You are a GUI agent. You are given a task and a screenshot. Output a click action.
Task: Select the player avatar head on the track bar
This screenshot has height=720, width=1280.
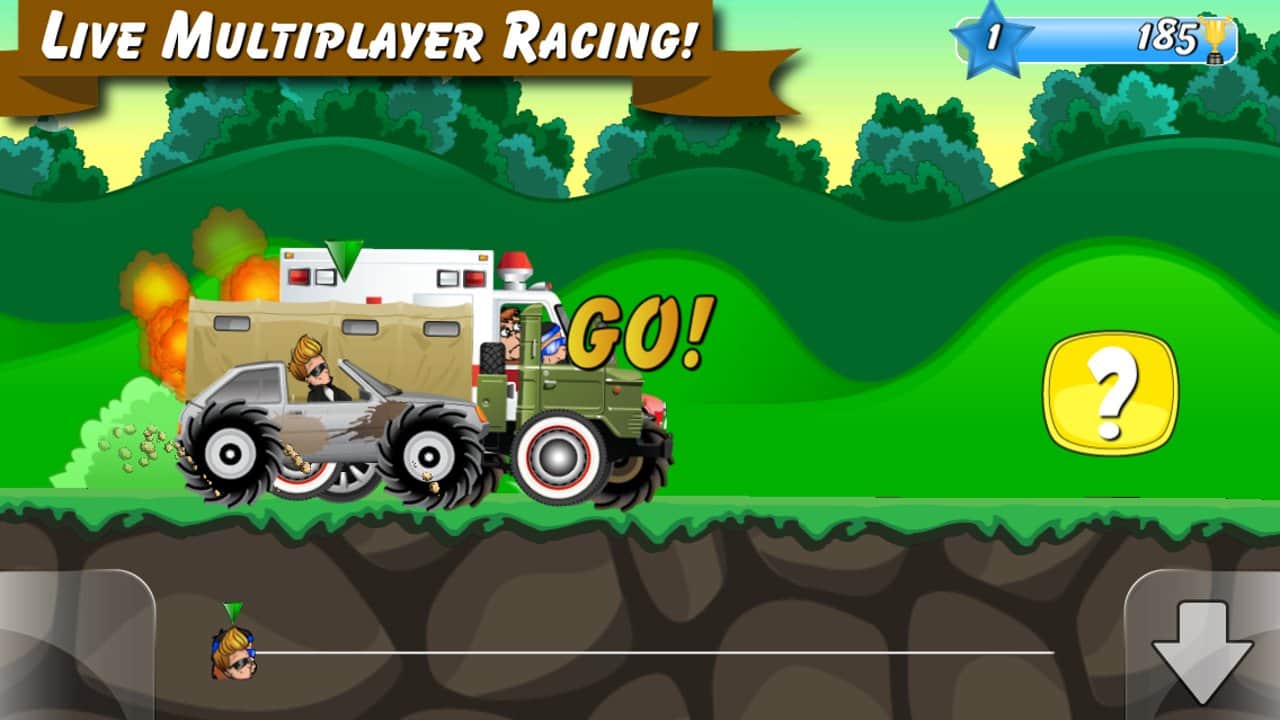click(x=233, y=655)
